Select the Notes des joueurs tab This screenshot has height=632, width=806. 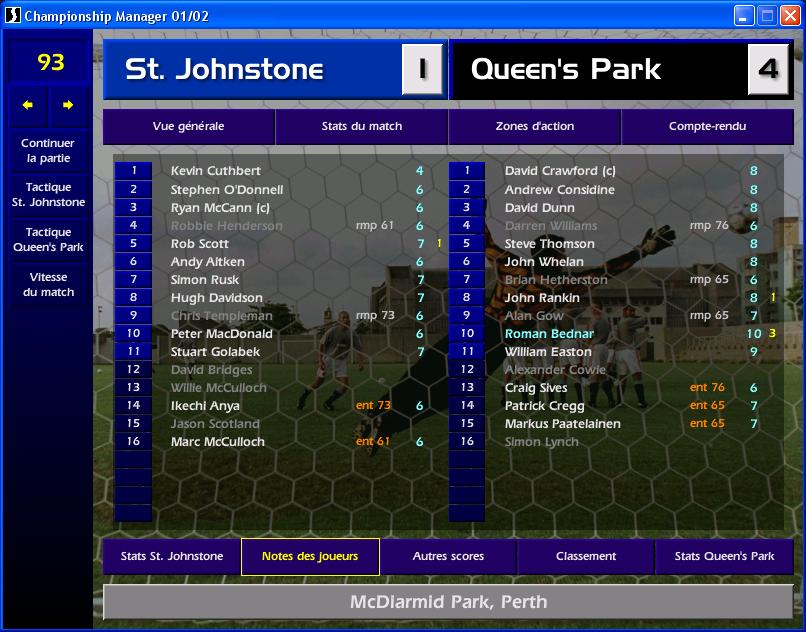310,557
